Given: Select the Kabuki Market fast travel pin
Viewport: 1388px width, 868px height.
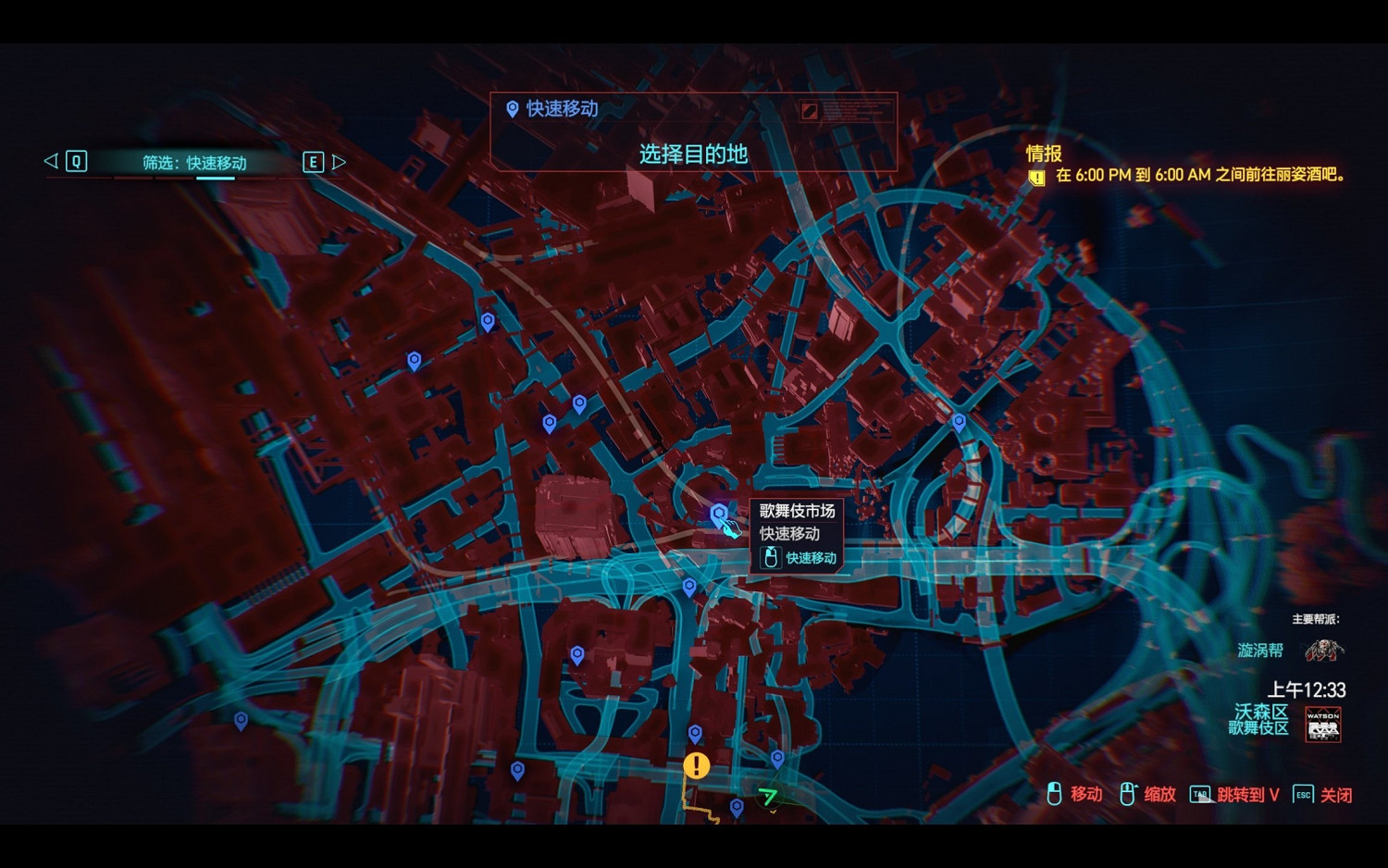Looking at the screenshot, I should (x=720, y=511).
